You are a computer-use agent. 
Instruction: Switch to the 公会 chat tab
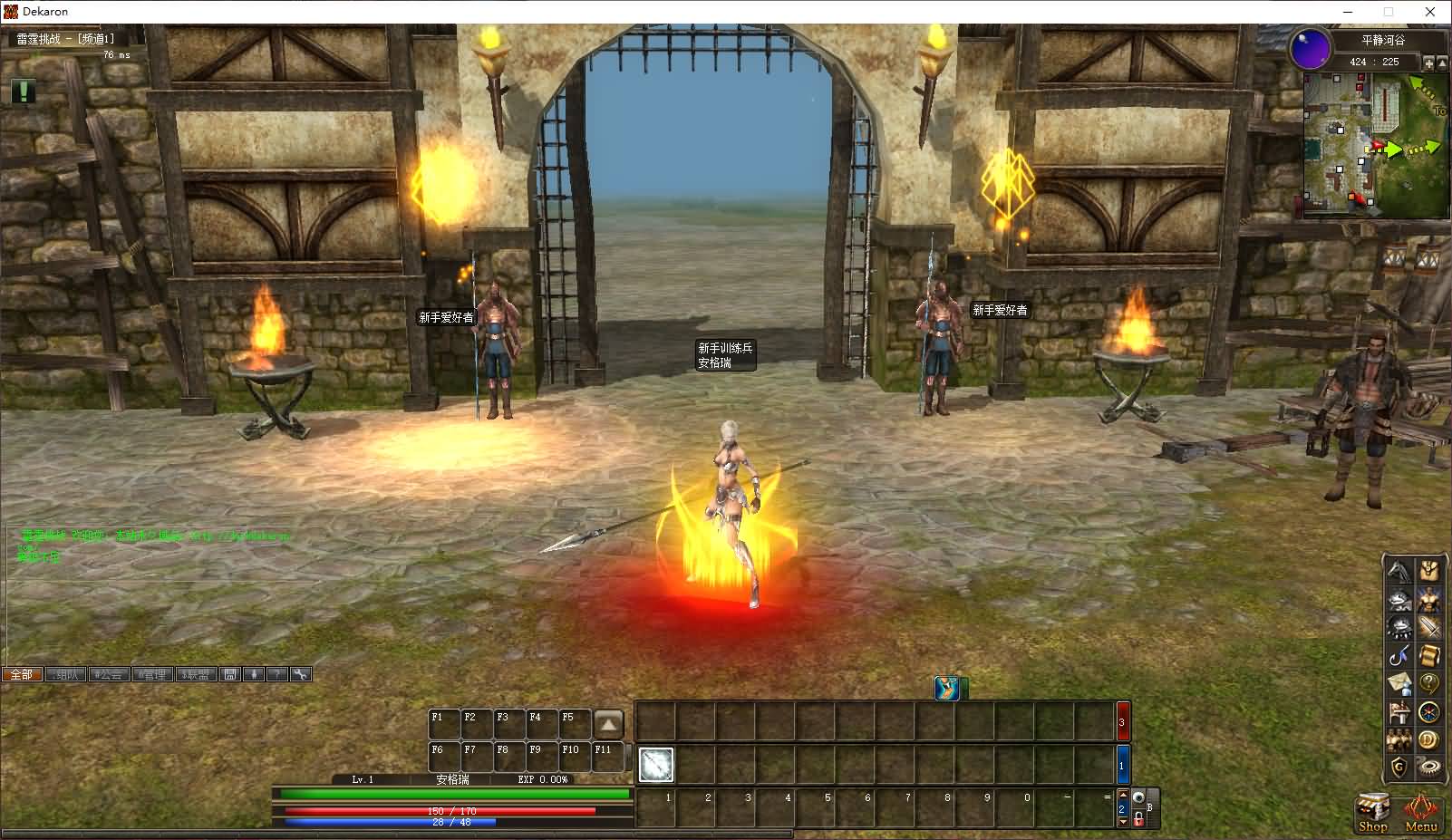pos(108,674)
